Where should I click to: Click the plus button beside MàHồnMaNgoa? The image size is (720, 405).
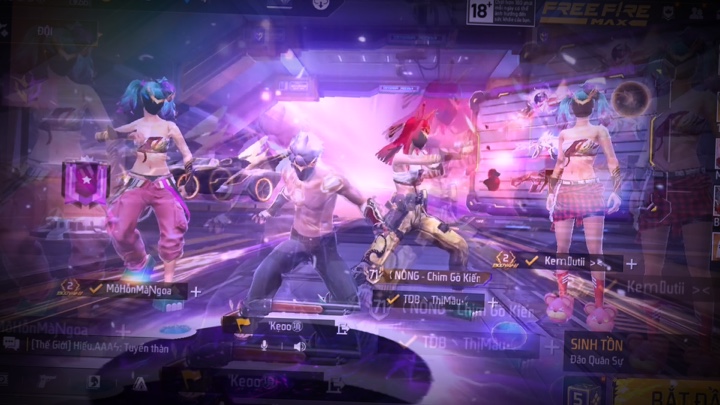pyautogui.click(x=196, y=291)
